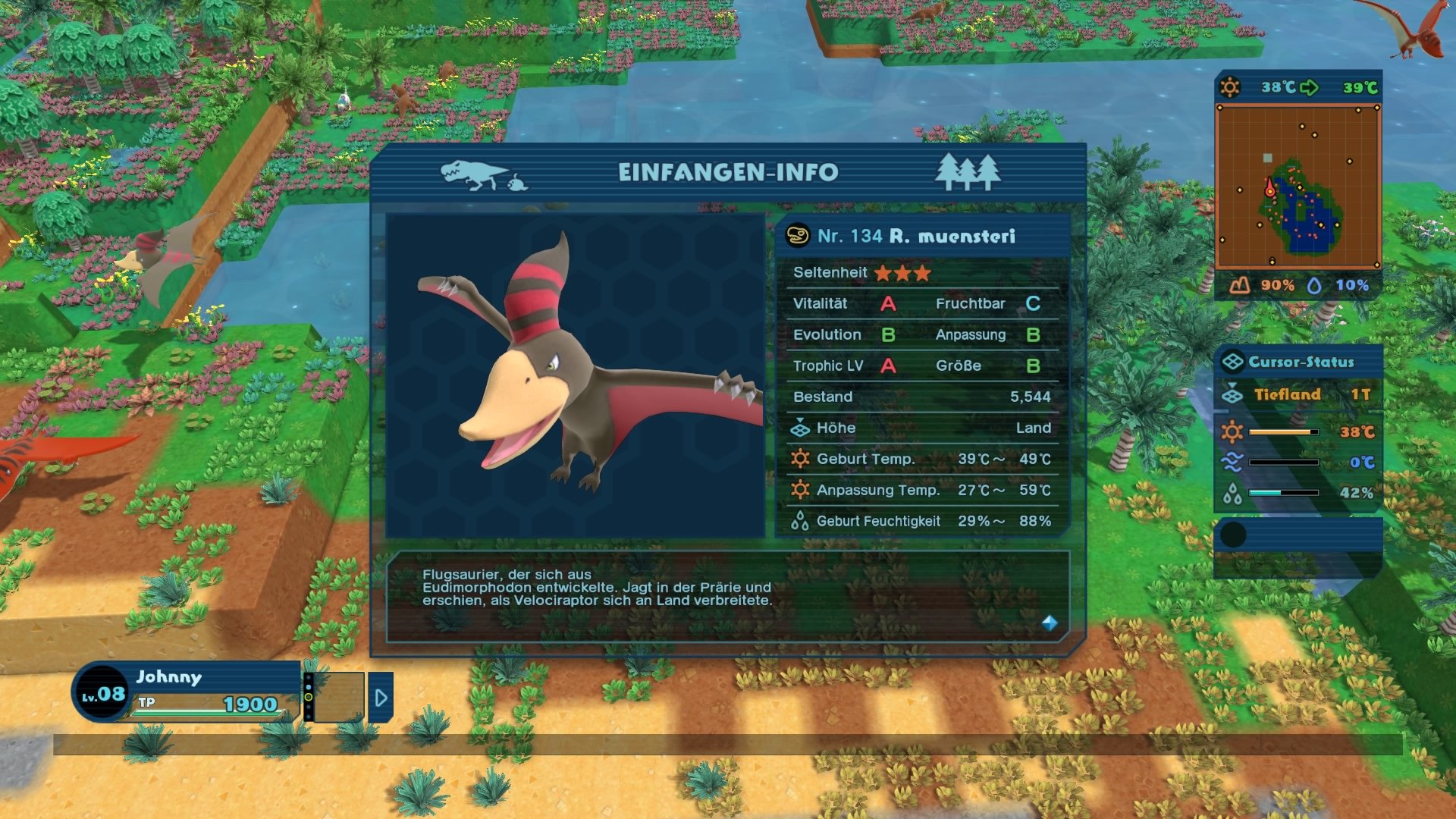Select the yellow-ringed slot dot beside Johnny's panel
The image size is (1456, 819).
pos(308,697)
